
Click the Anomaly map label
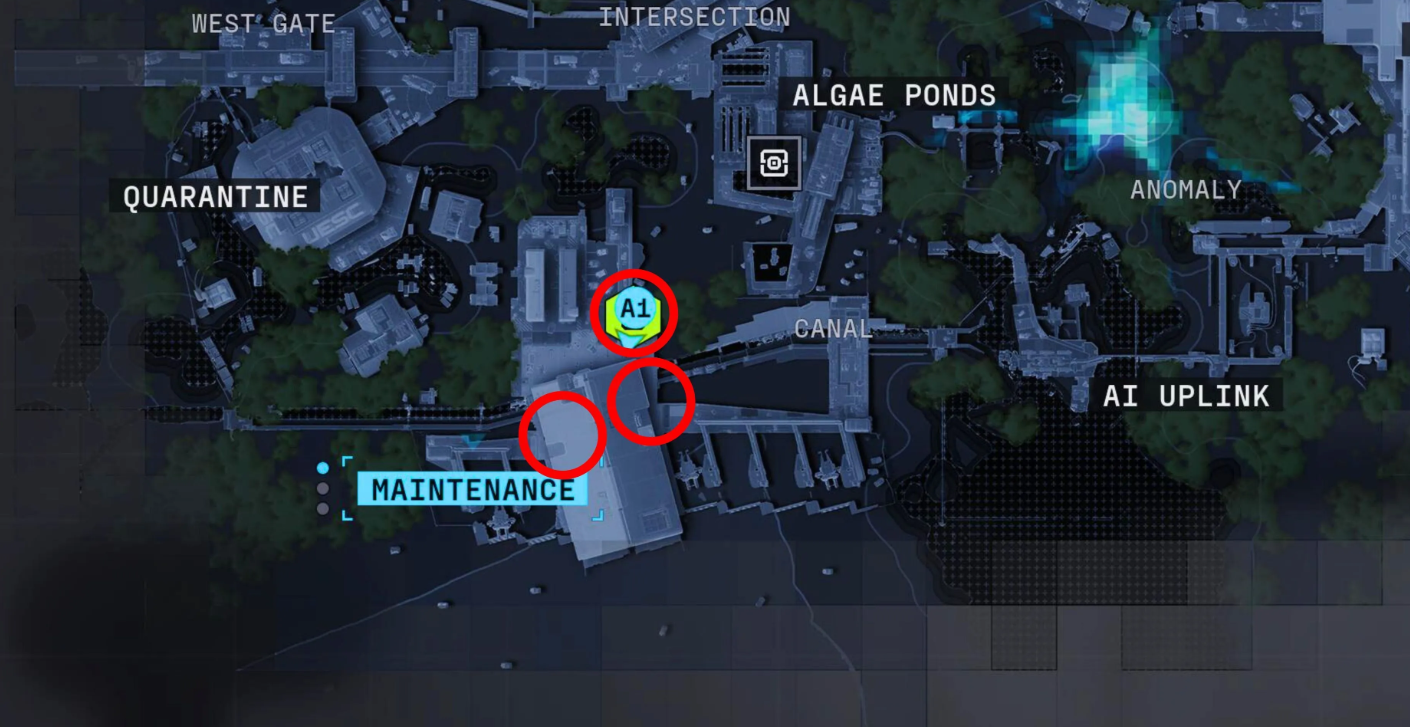coord(1185,190)
